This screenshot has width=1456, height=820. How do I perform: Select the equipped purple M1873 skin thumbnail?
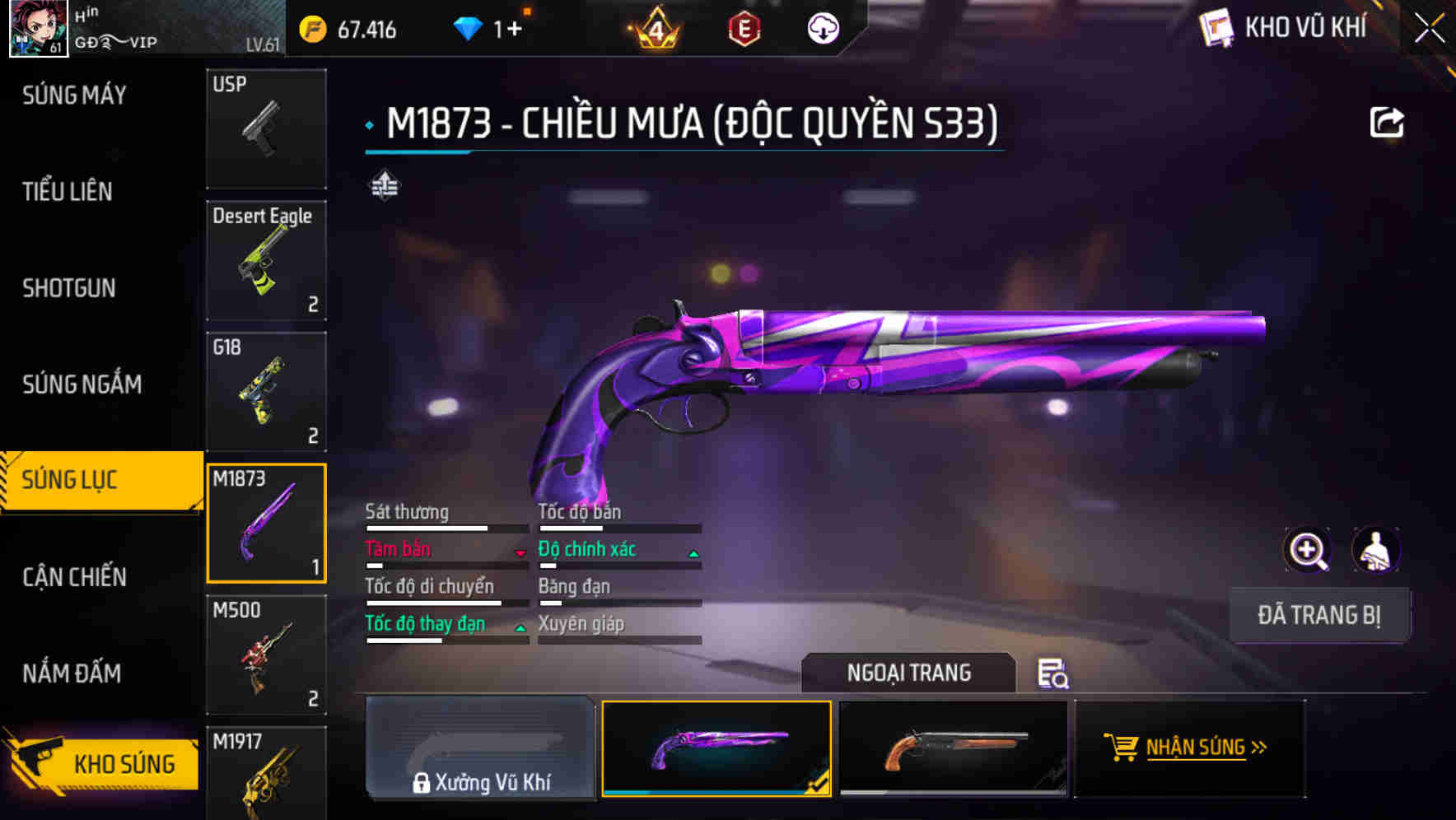click(716, 748)
